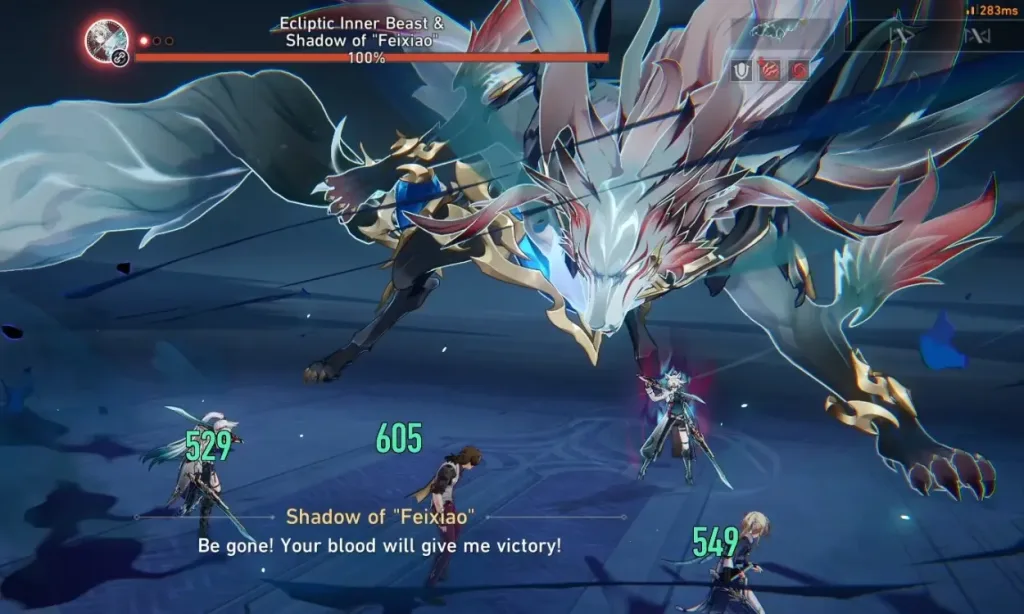Toggle the auto-battle button
This screenshot has height=614, width=1024.
975,37
